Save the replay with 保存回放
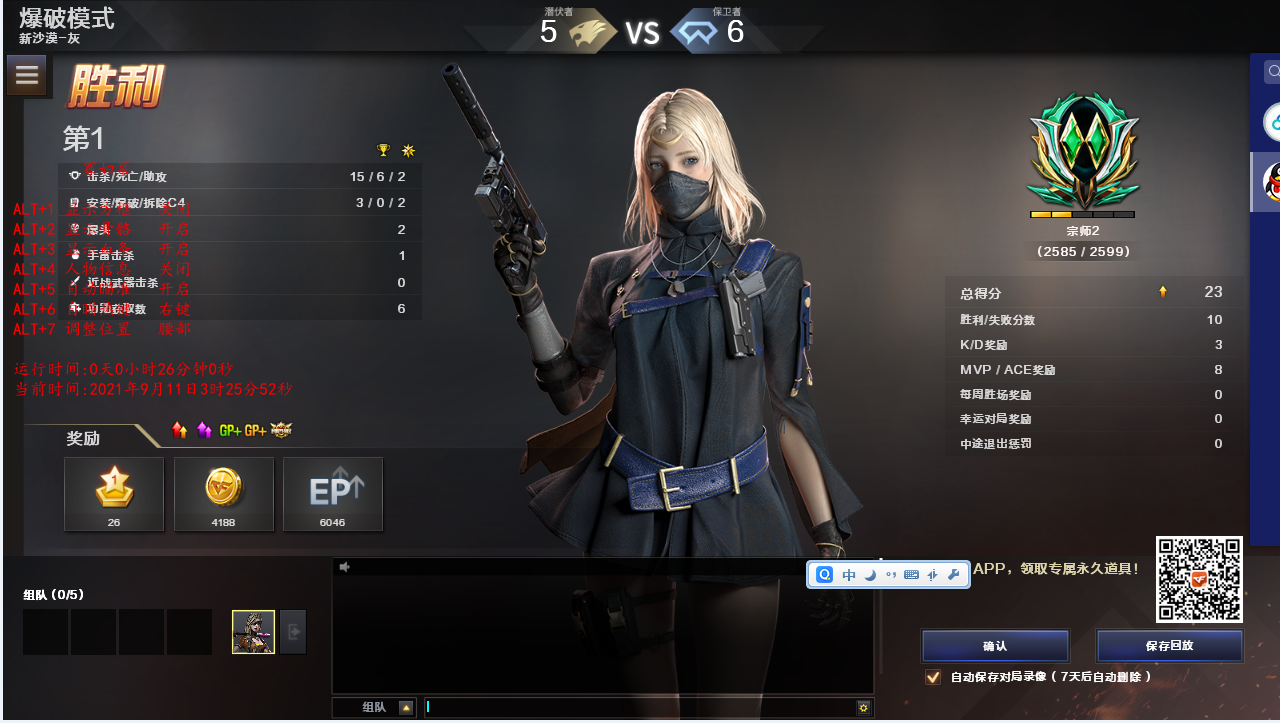Screen dimensions: 1280x723 (1169, 646)
